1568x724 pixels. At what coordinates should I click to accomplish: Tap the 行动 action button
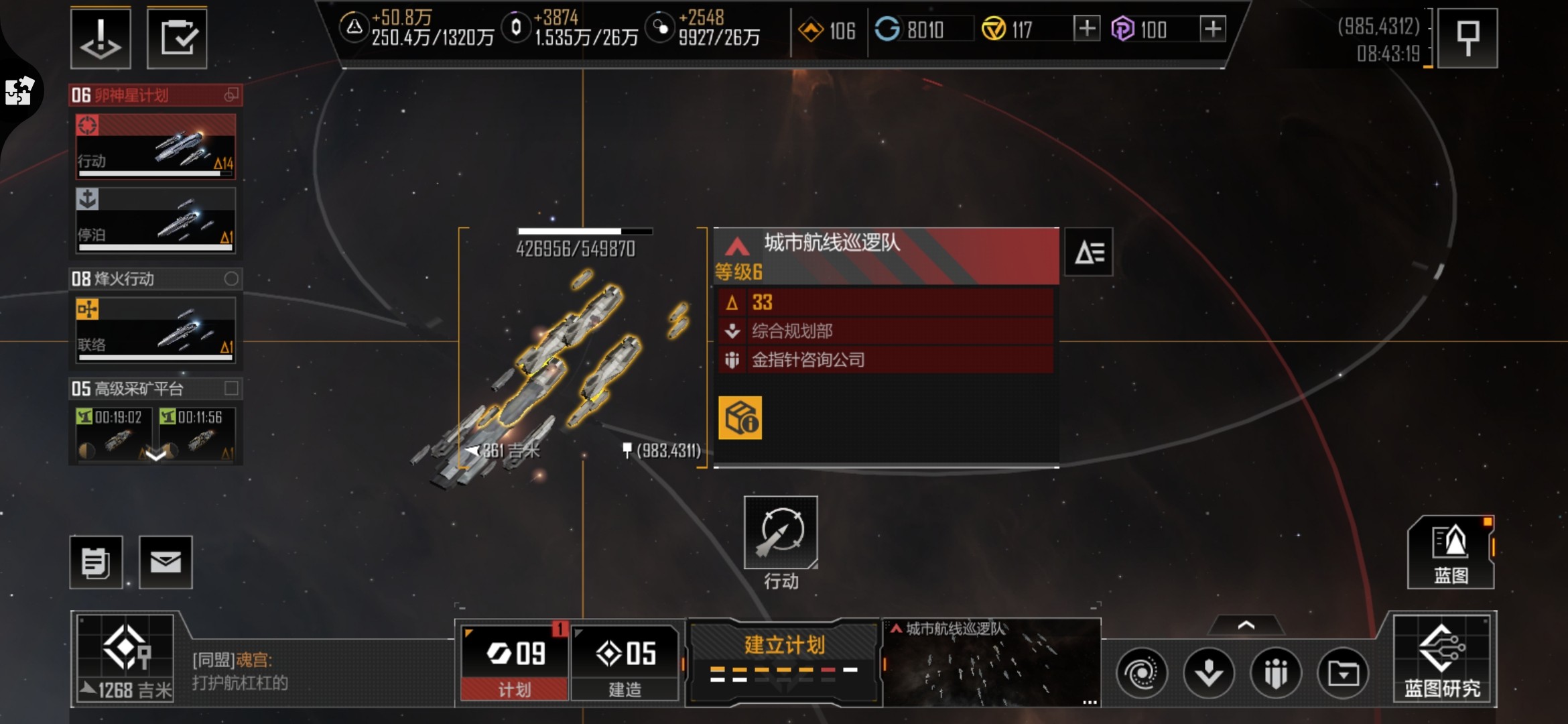[781, 533]
